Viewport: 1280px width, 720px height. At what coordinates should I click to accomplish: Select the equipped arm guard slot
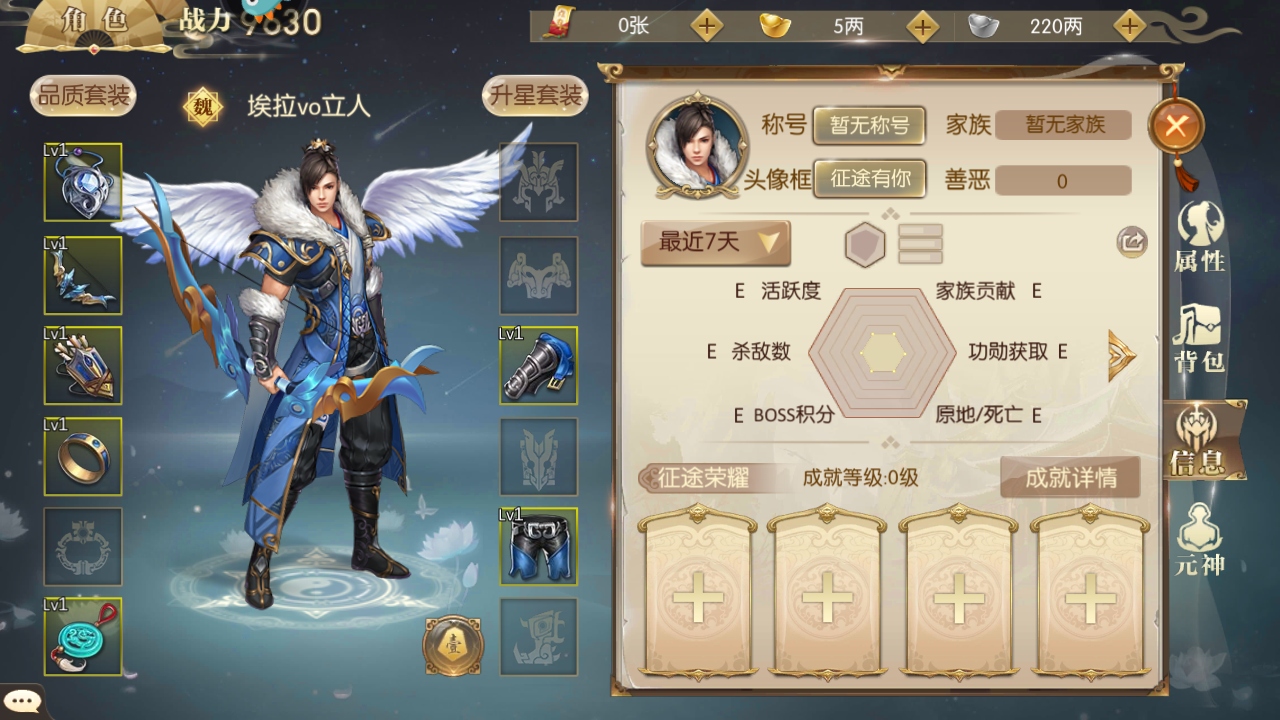(539, 366)
